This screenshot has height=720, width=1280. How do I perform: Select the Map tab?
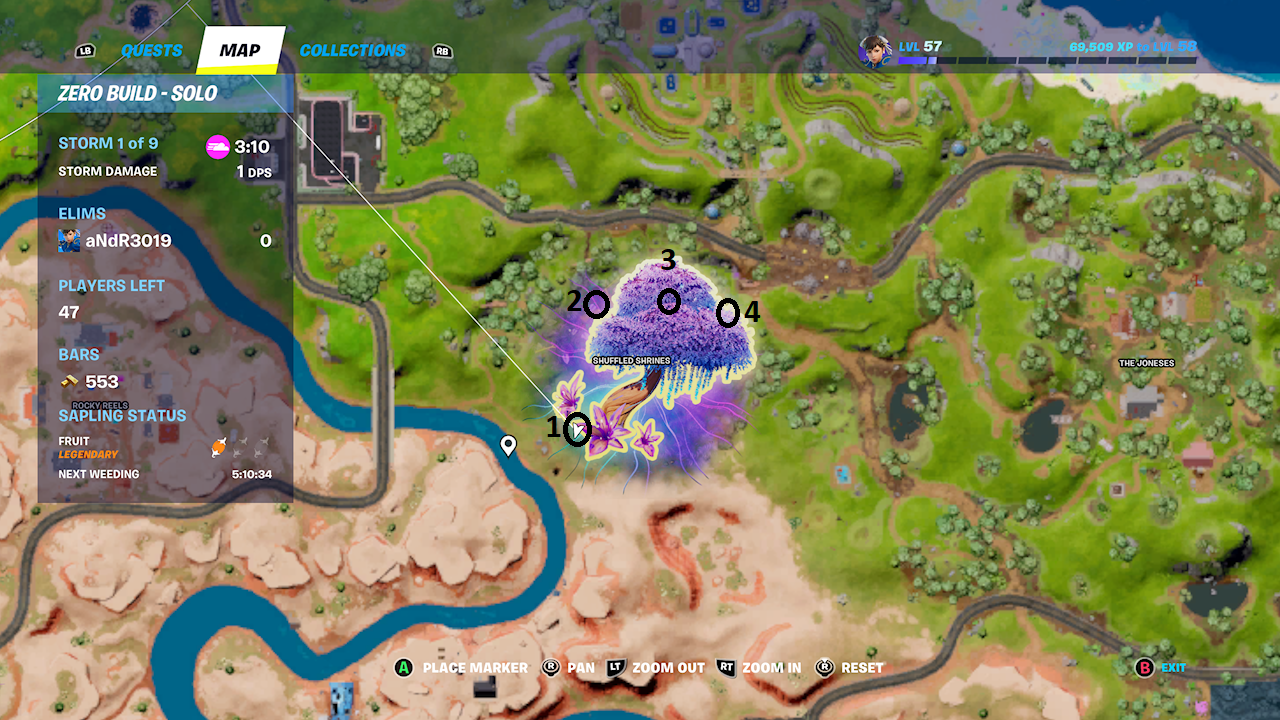pyautogui.click(x=240, y=51)
